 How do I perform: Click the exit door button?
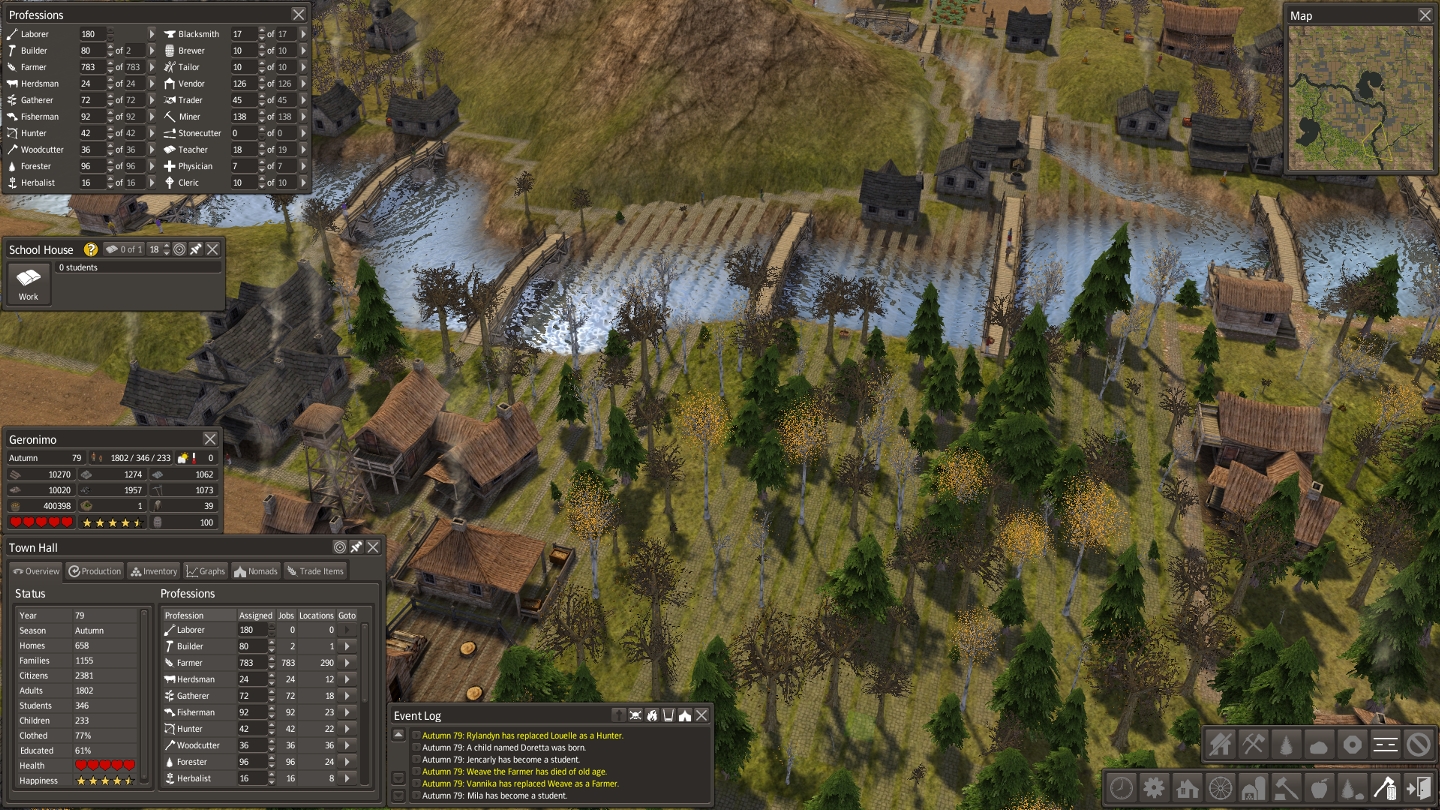(1418, 787)
